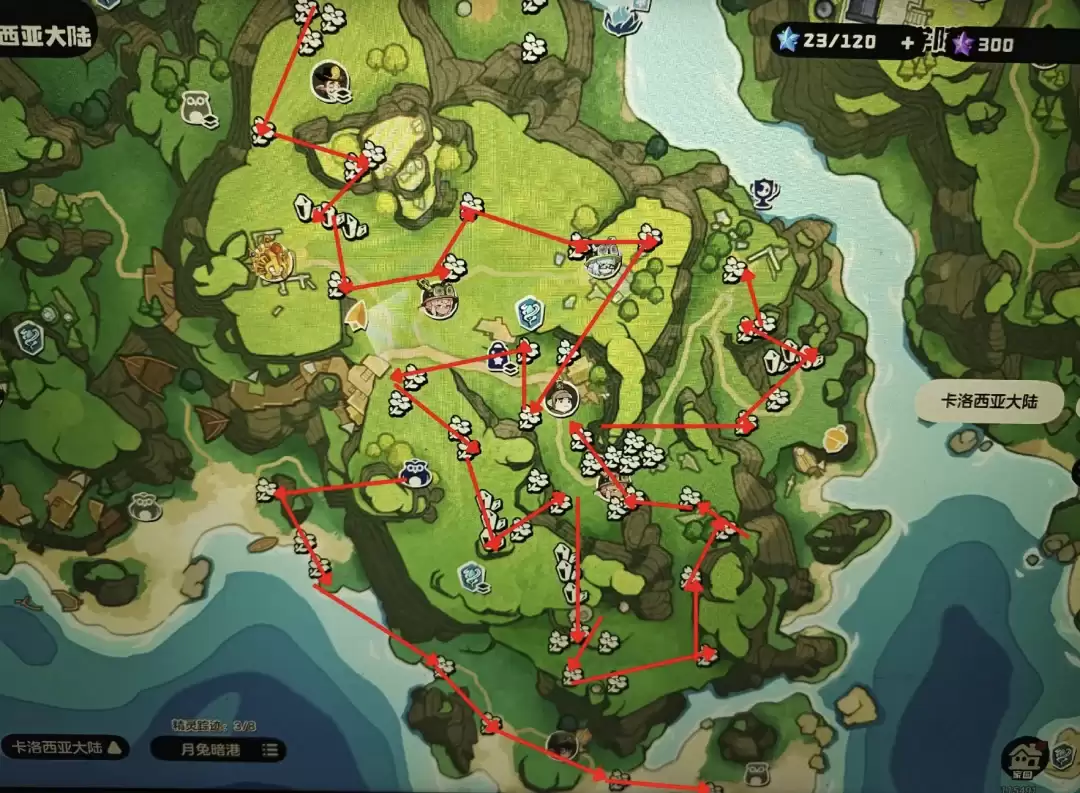Open the 卡洛西亚大陆 region selector
This screenshot has height=793, width=1080.
(66, 746)
